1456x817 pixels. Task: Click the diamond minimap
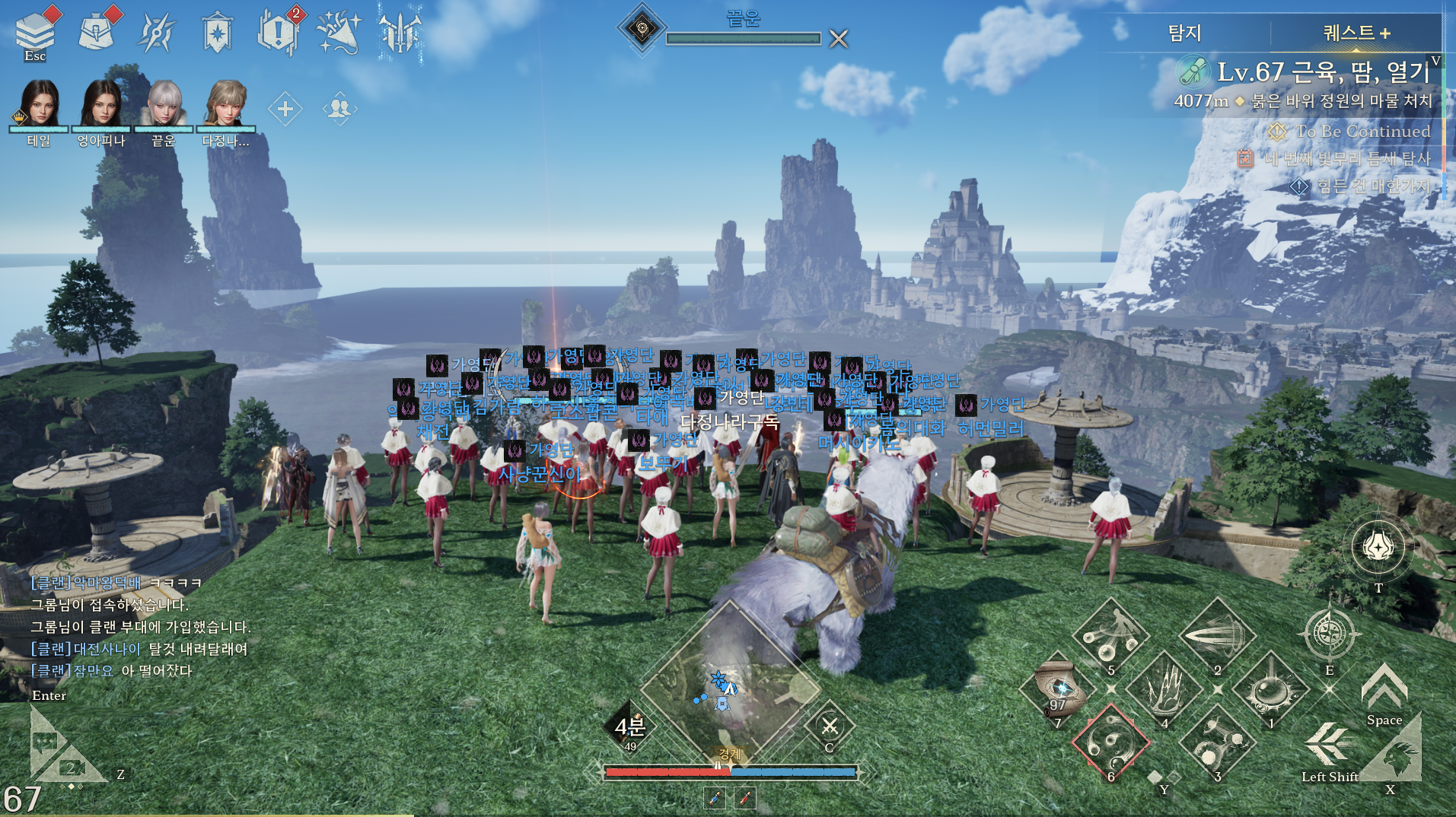point(729,688)
